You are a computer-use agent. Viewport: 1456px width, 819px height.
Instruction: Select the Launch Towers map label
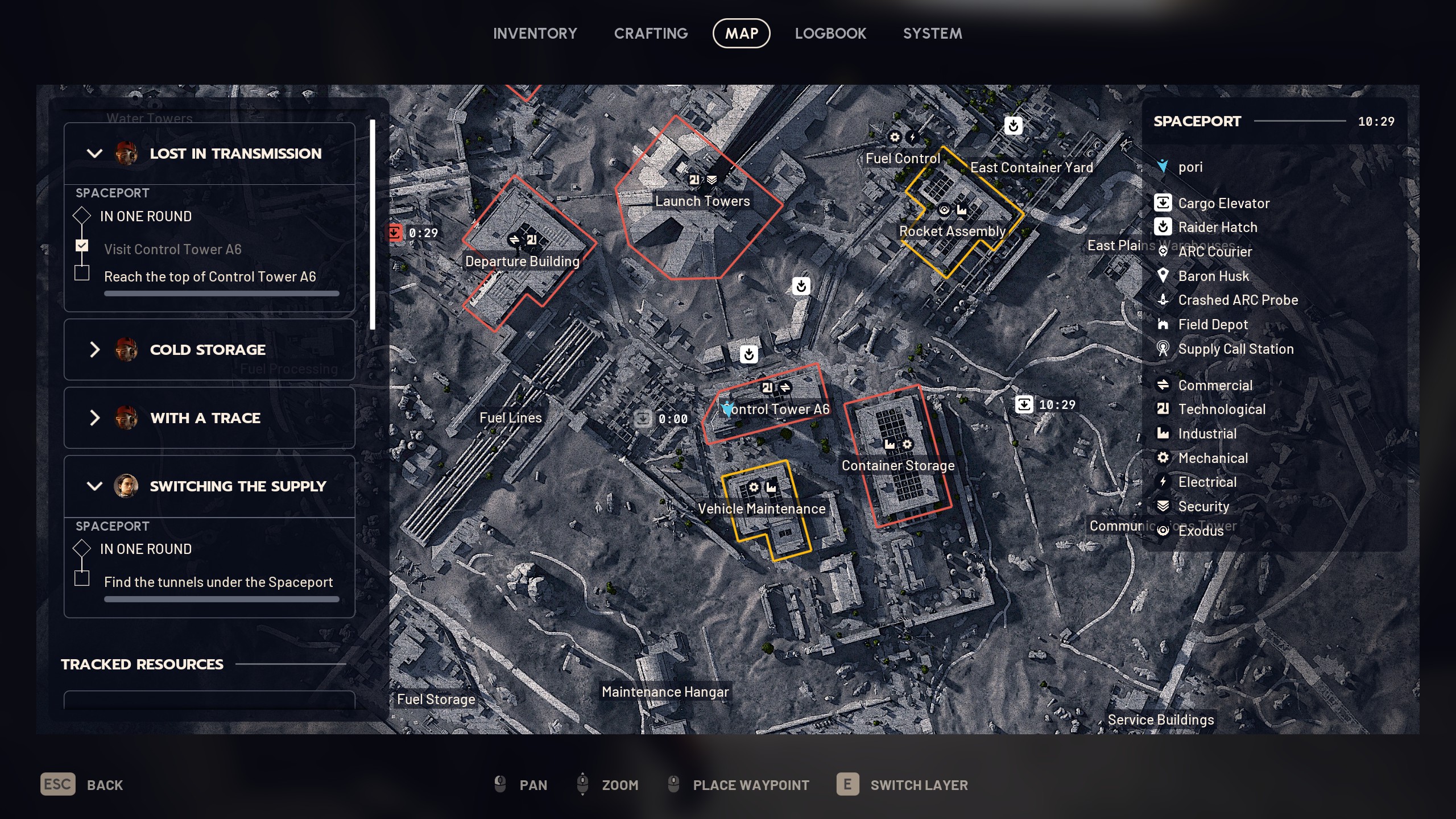coord(702,201)
